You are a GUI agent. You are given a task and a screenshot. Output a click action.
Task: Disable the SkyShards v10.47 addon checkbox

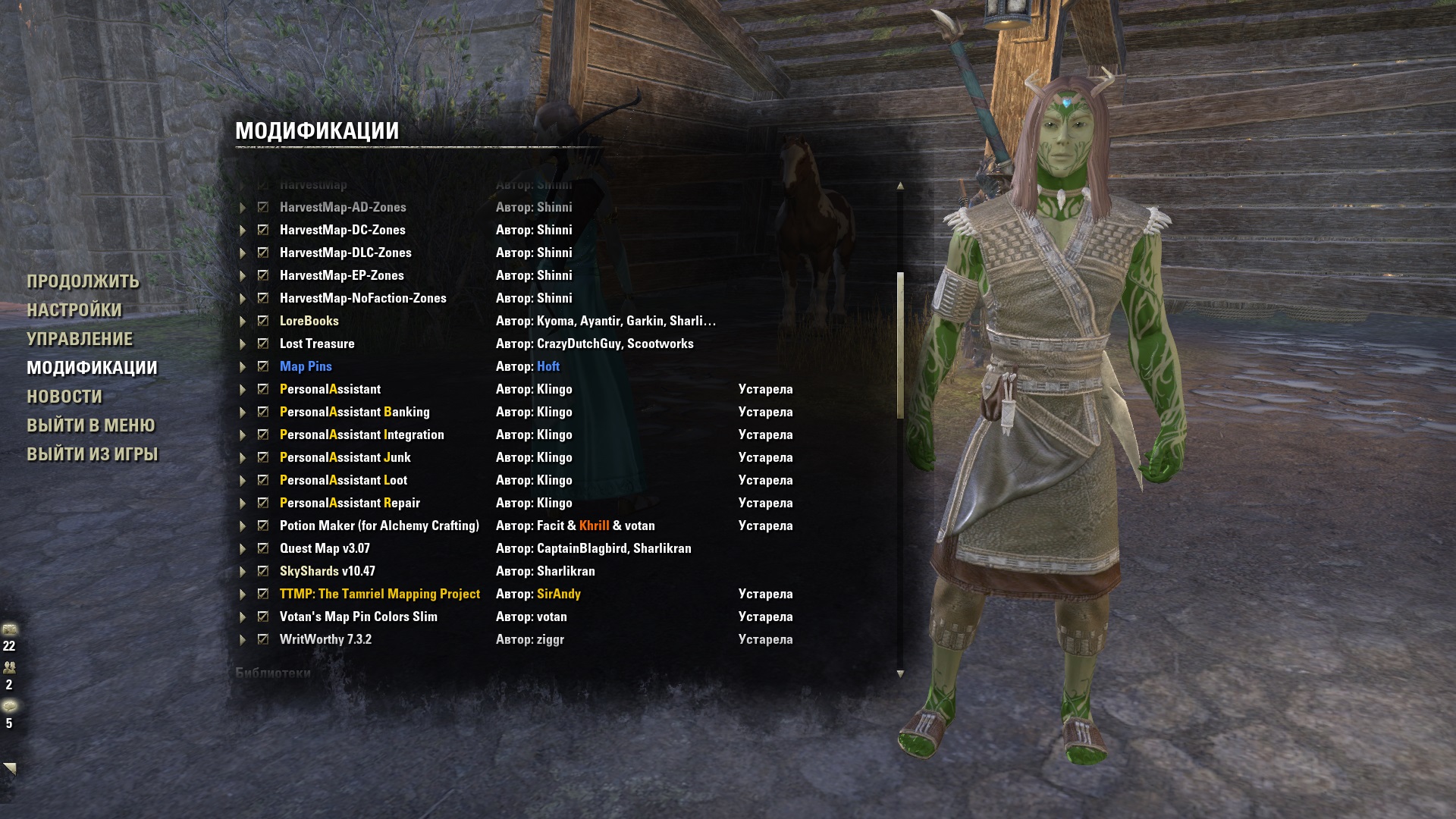click(x=263, y=571)
